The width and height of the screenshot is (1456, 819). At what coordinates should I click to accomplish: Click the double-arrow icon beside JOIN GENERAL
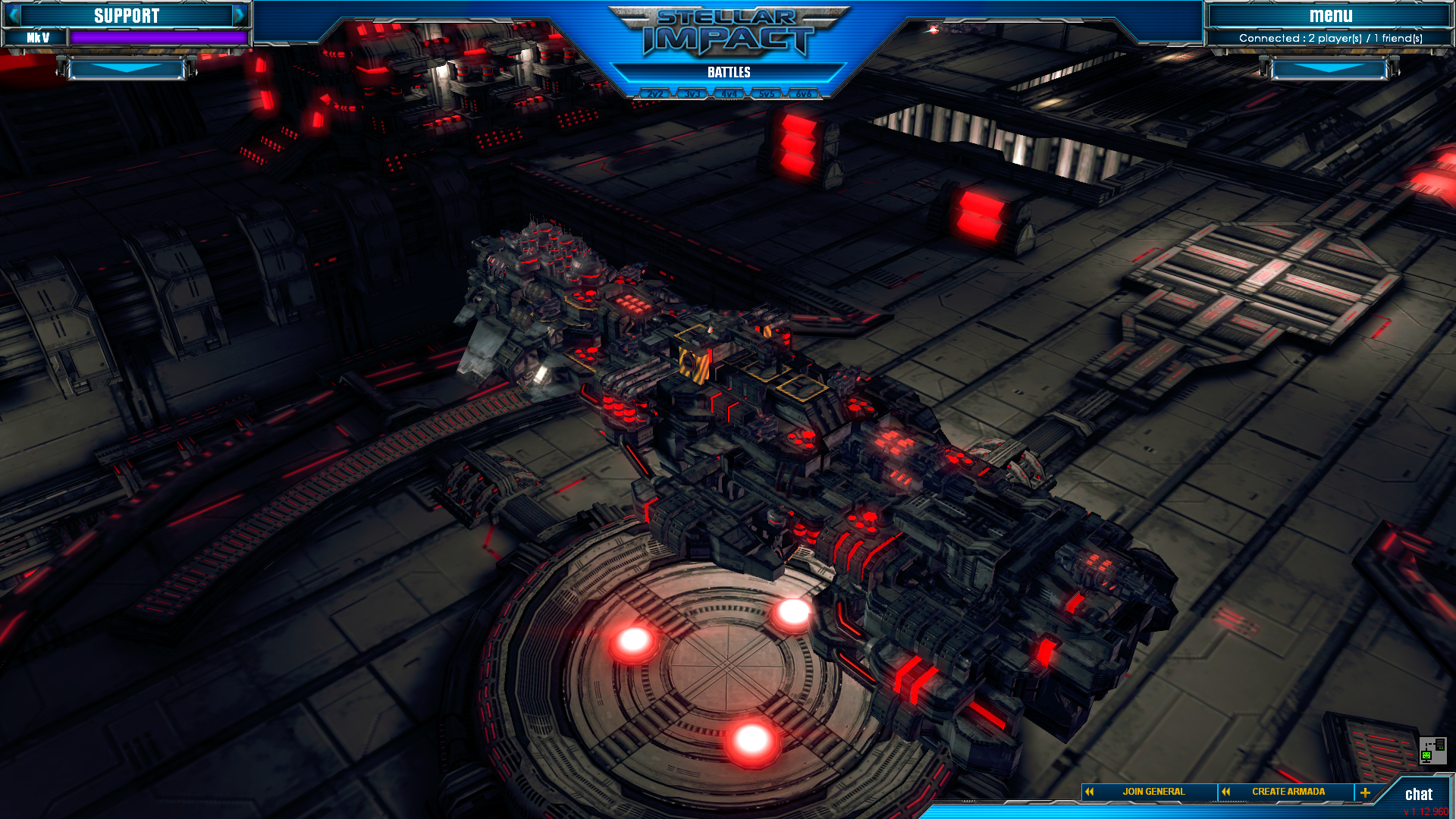tap(1088, 791)
